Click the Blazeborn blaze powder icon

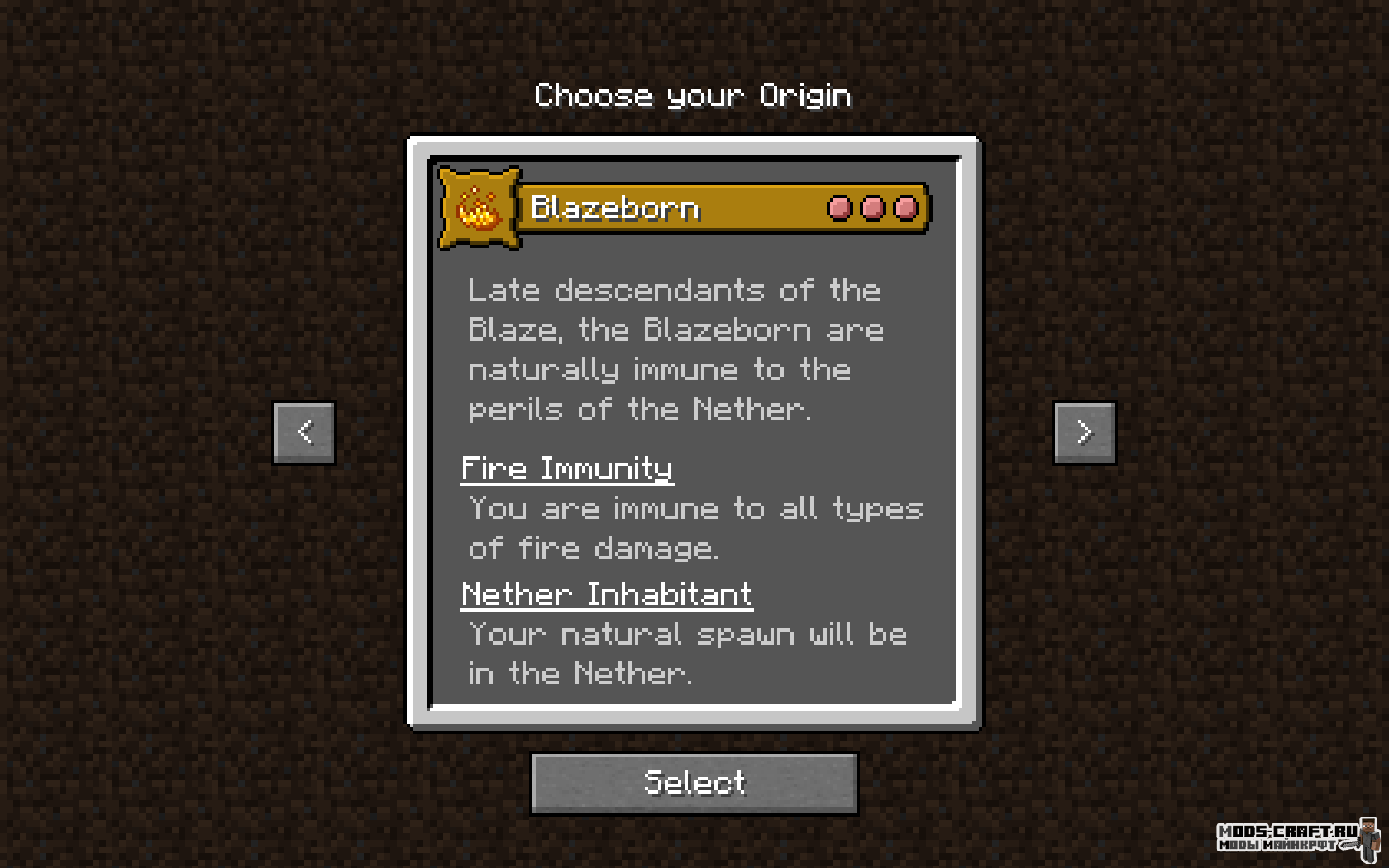pos(479,208)
